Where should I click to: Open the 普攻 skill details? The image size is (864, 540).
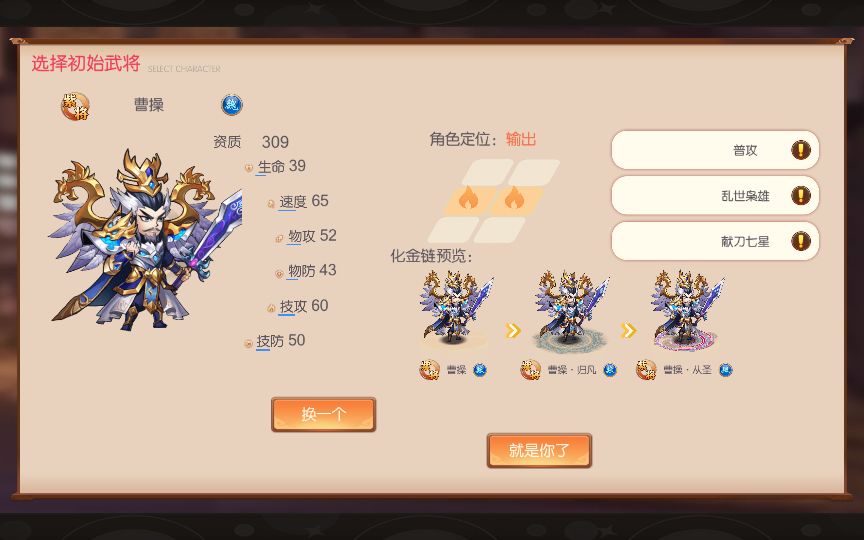[x=715, y=150]
